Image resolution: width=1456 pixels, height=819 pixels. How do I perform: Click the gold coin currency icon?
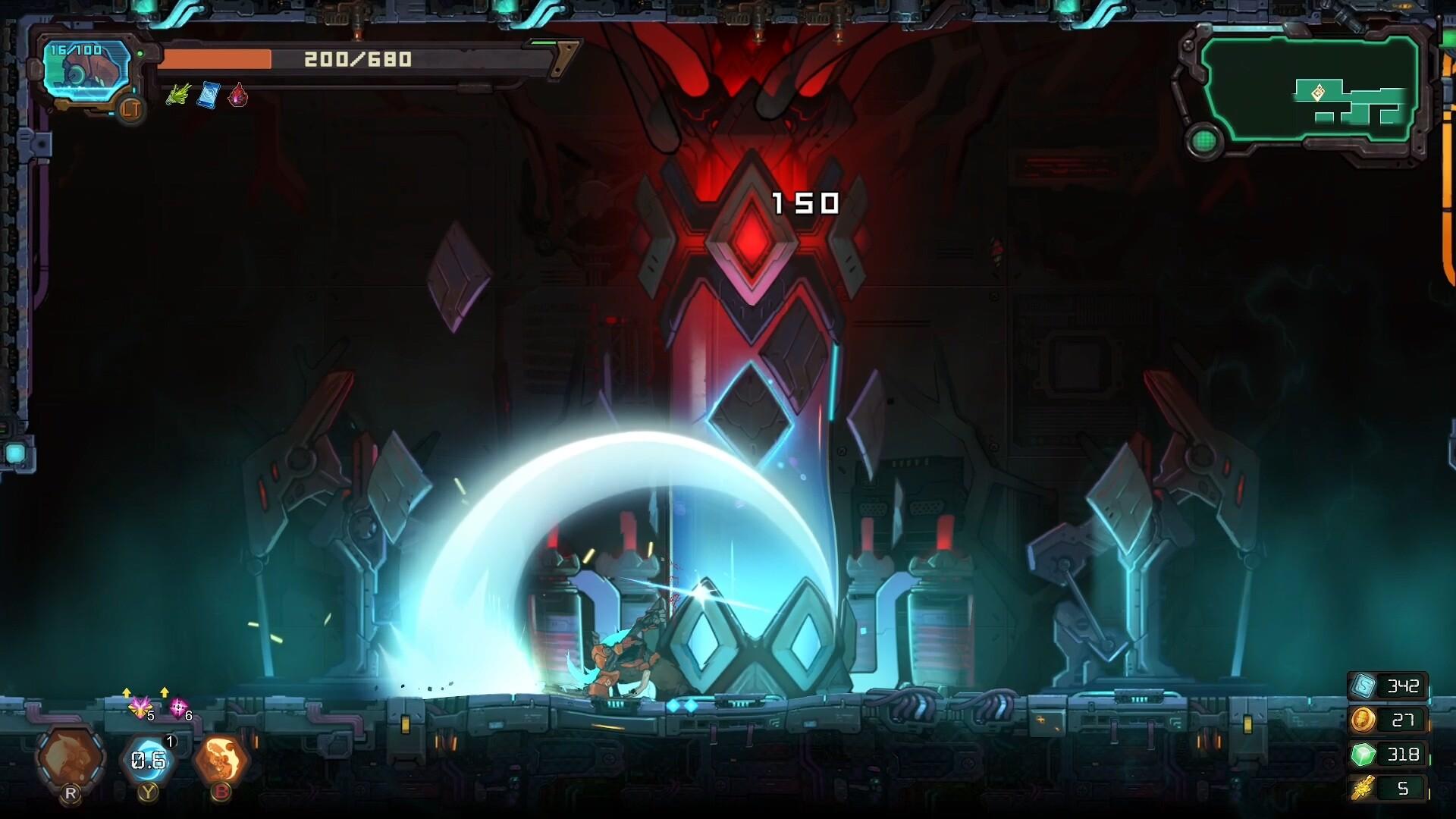pos(1363,720)
